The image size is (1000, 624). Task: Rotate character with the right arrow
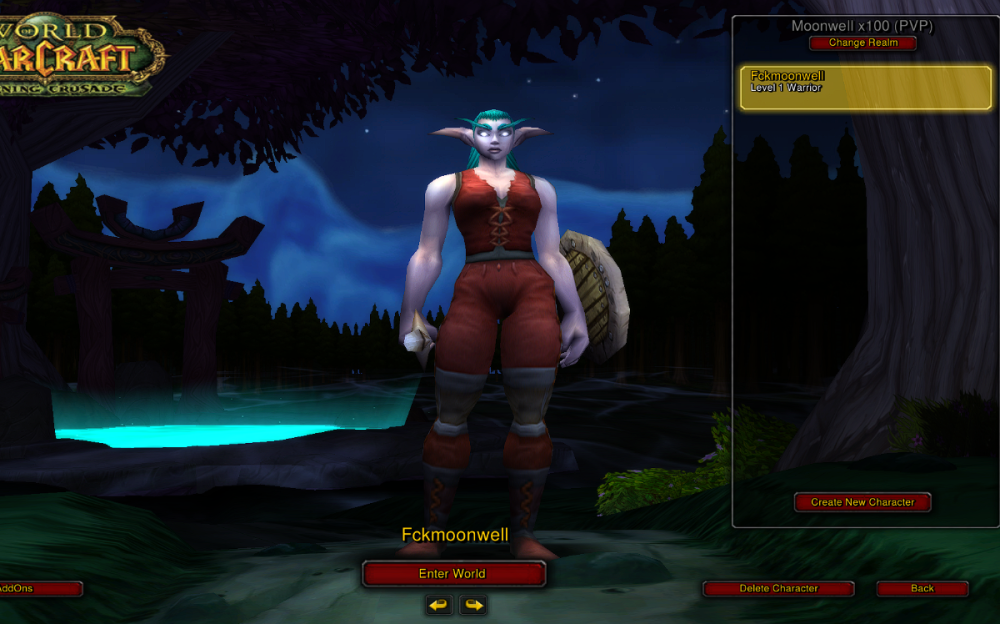click(473, 605)
